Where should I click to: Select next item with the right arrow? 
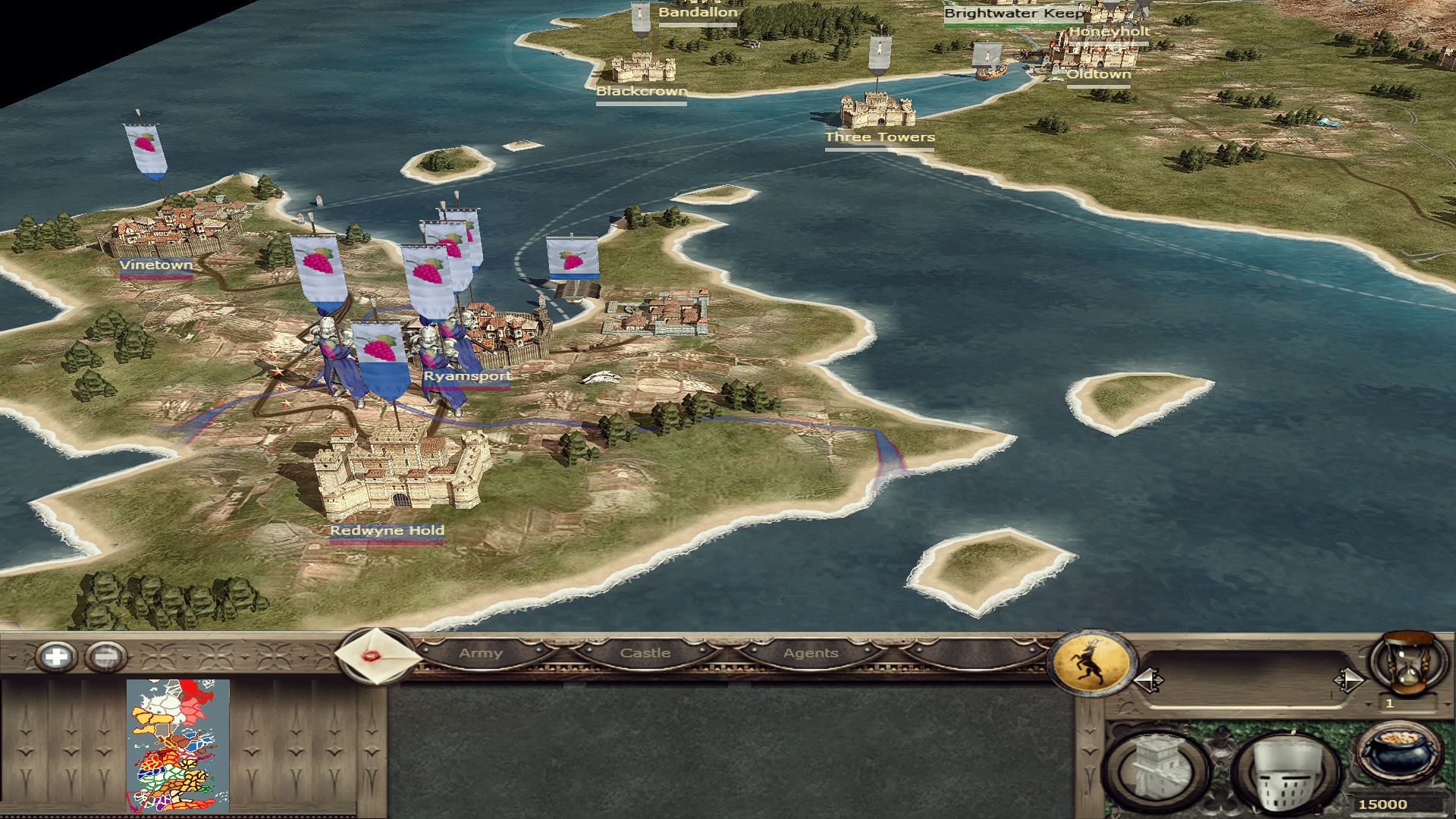tap(1348, 680)
